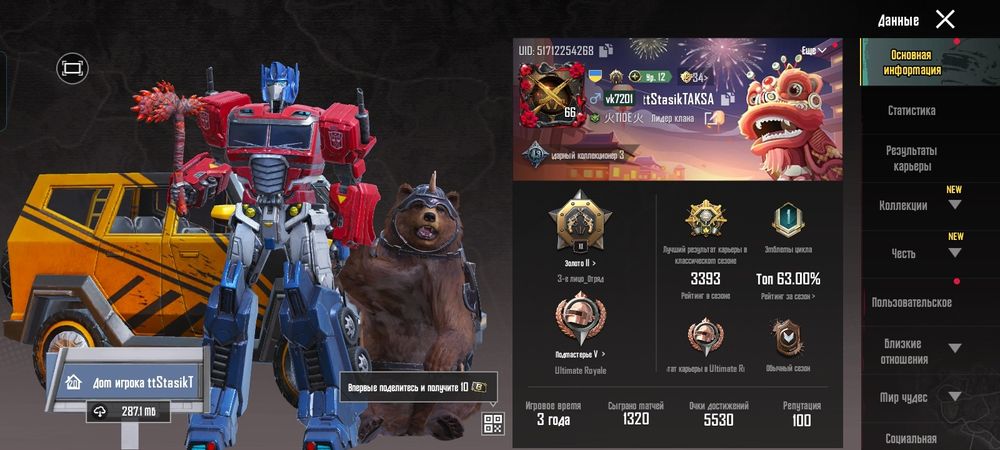Screen dimensions: 1000x450
Task: Toggle the fullscreen view icon
Action: (72, 68)
